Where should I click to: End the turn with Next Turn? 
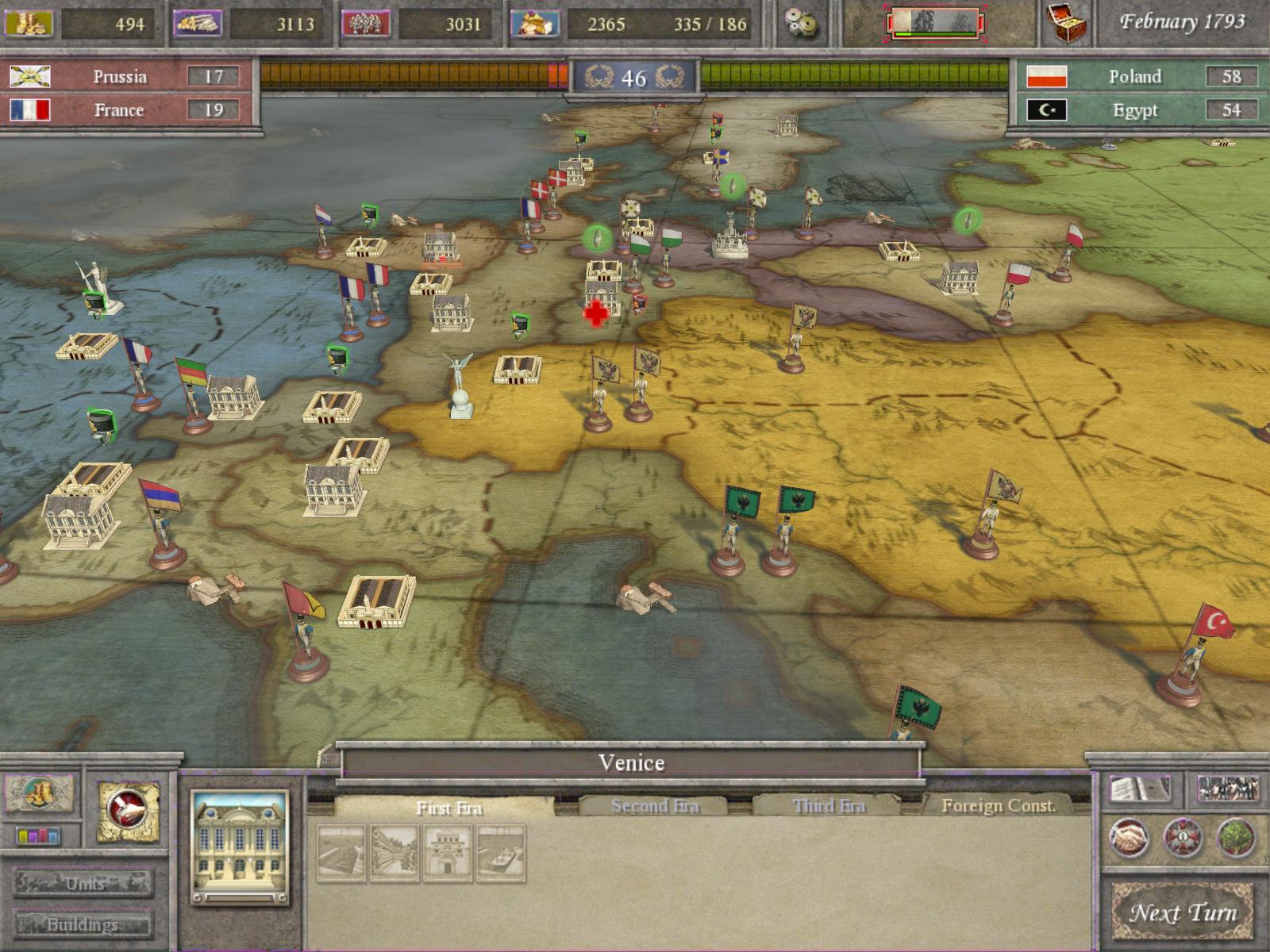pyautogui.click(x=1182, y=912)
